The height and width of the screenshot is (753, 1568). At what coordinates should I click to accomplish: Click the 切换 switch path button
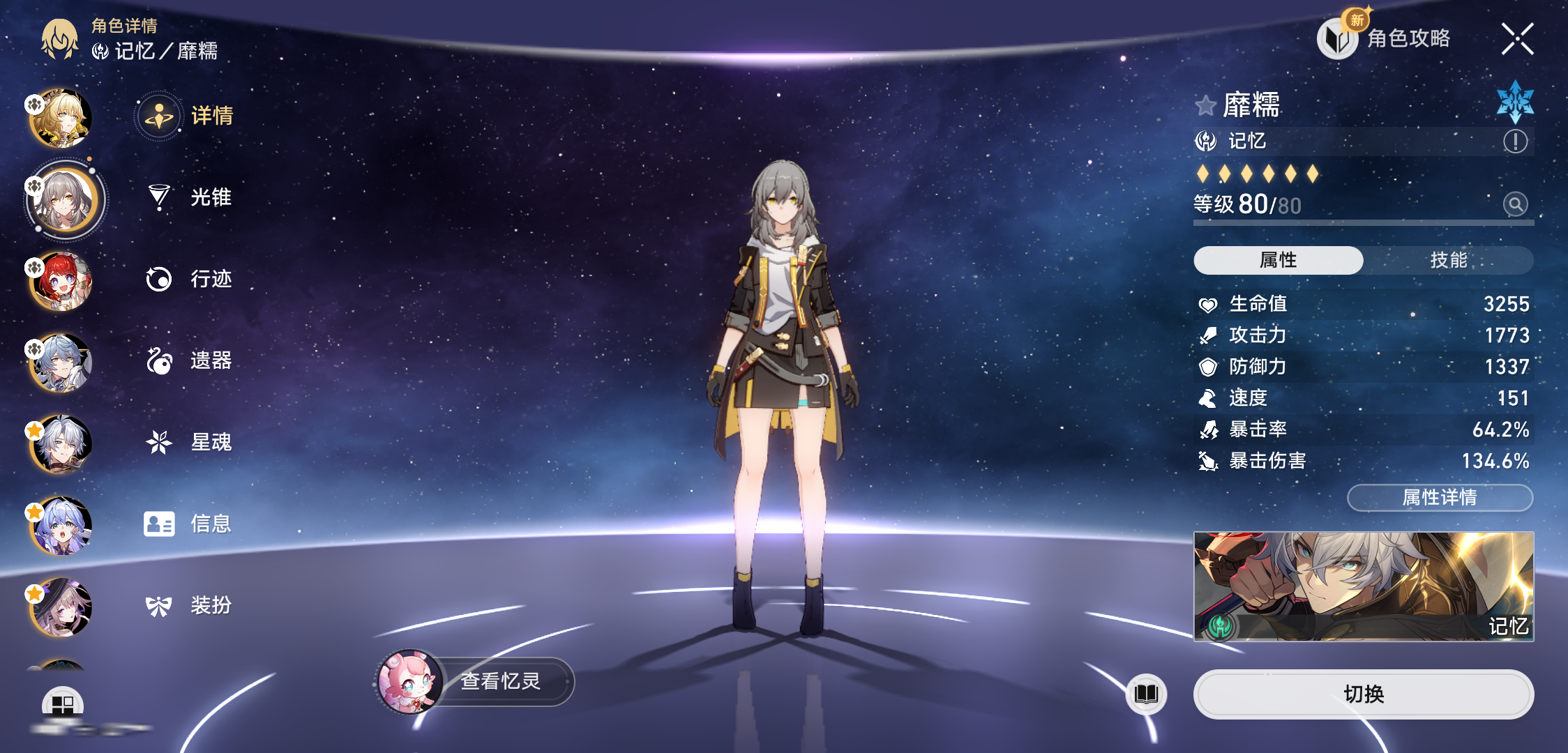pyautogui.click(x=1363, y=694)
